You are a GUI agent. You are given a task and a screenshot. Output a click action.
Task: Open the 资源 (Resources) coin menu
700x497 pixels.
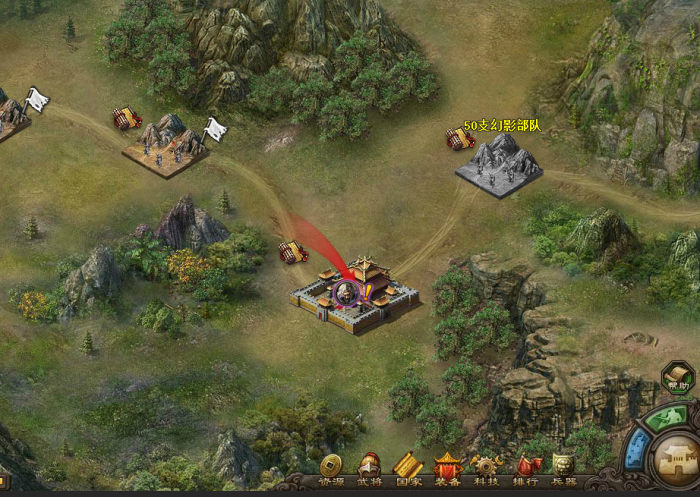pos(331,467)
